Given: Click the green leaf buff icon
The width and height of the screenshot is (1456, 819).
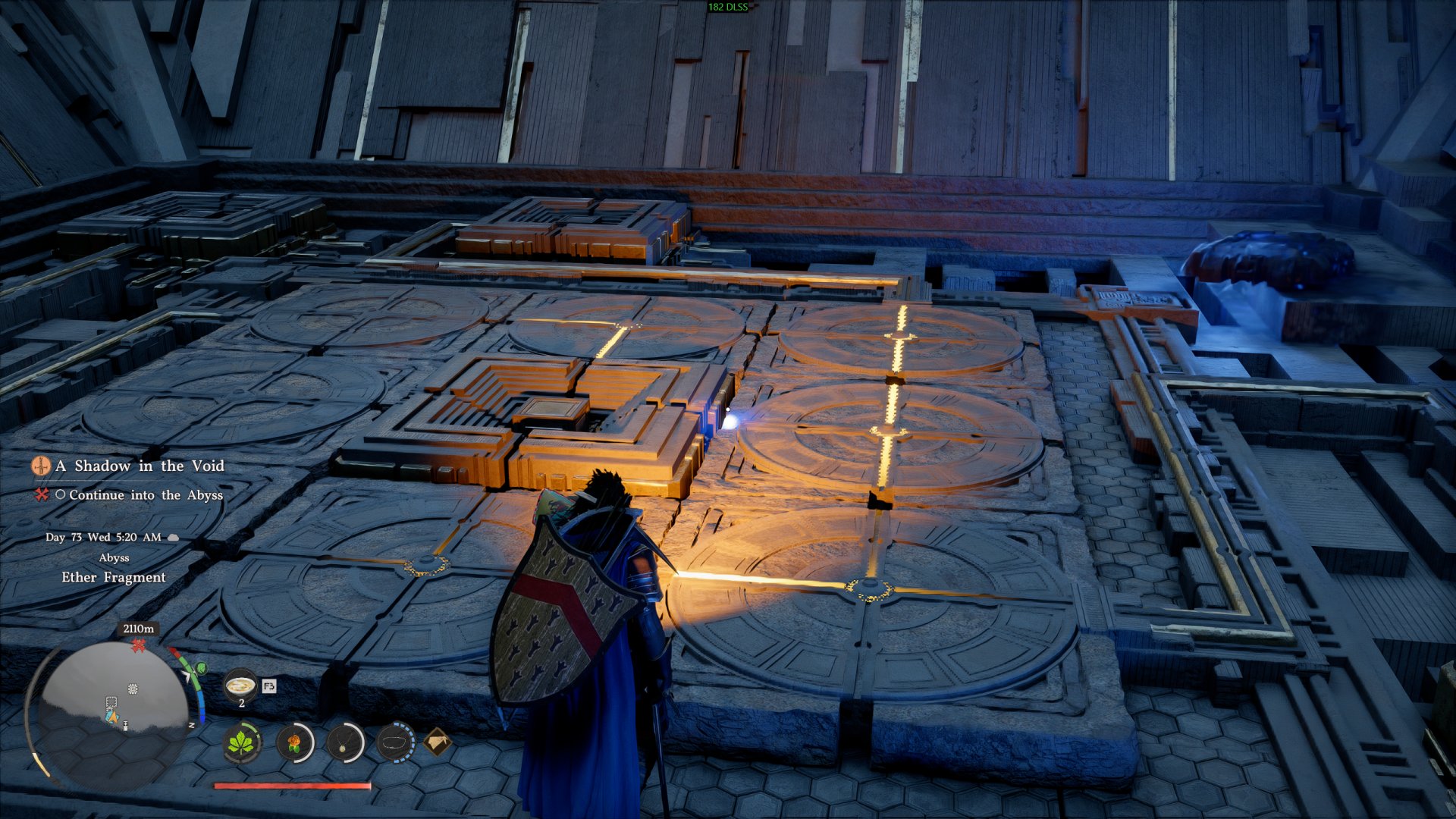Looking at the screenshot, I should click(x=242, y=742).
